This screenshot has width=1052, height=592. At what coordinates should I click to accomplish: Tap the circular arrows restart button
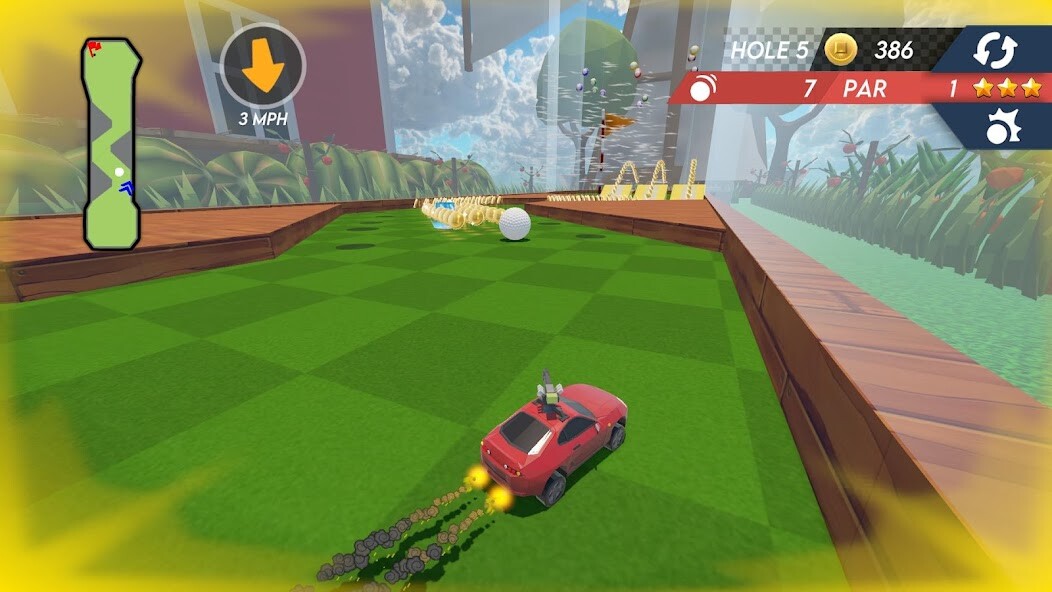coord(995,50)
